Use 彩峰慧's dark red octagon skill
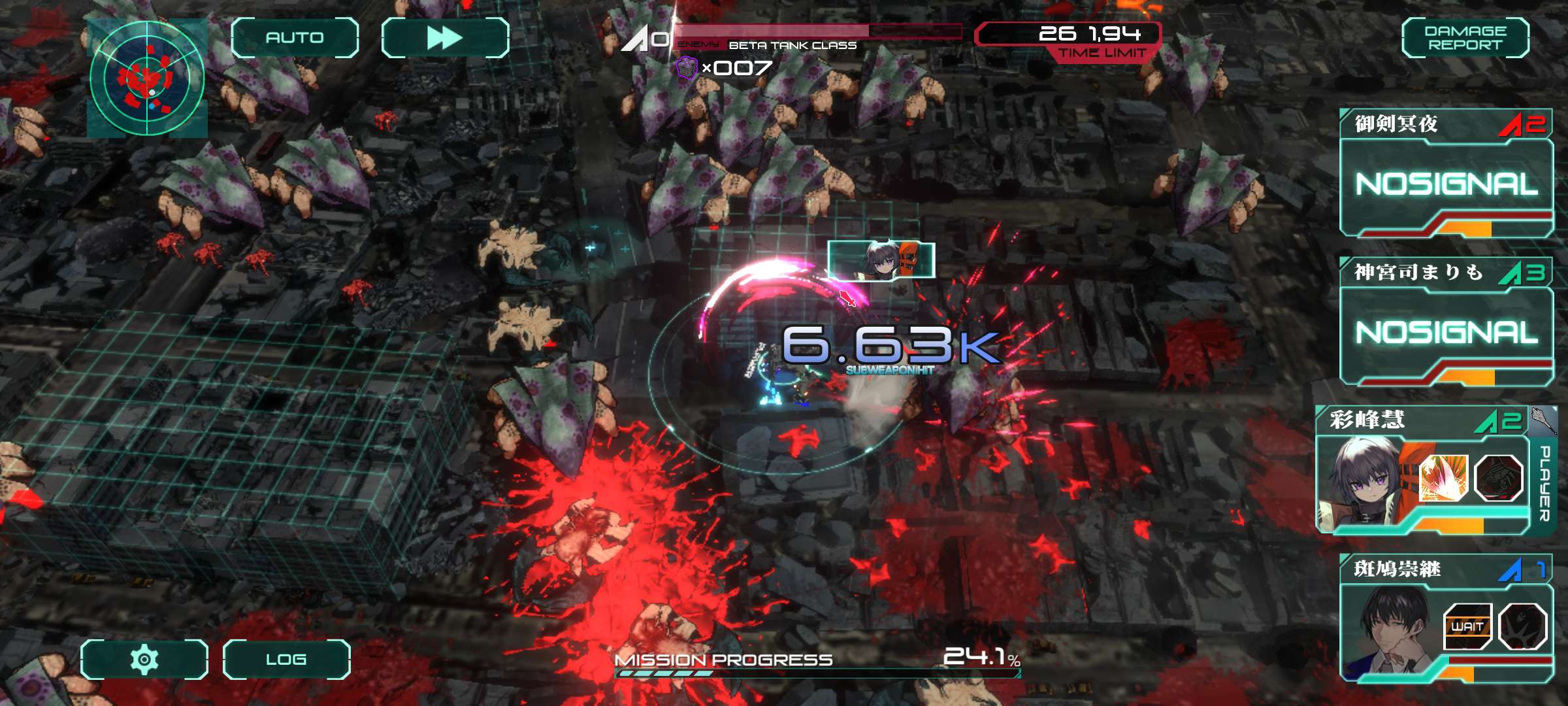This screenshot has width=1568, height=706. 1499,478
